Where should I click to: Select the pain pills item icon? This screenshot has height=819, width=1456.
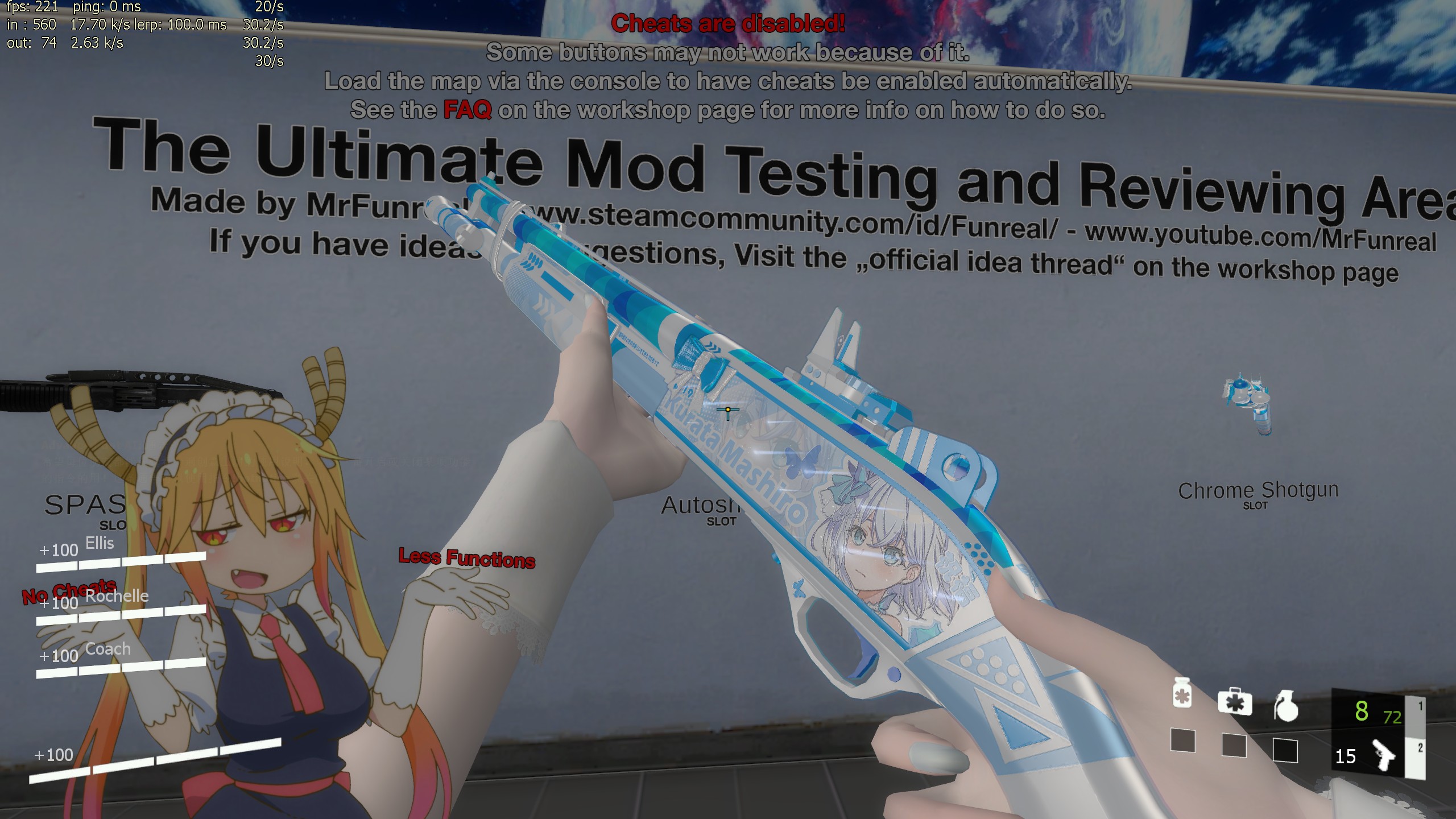click(x=1182, y=693)
